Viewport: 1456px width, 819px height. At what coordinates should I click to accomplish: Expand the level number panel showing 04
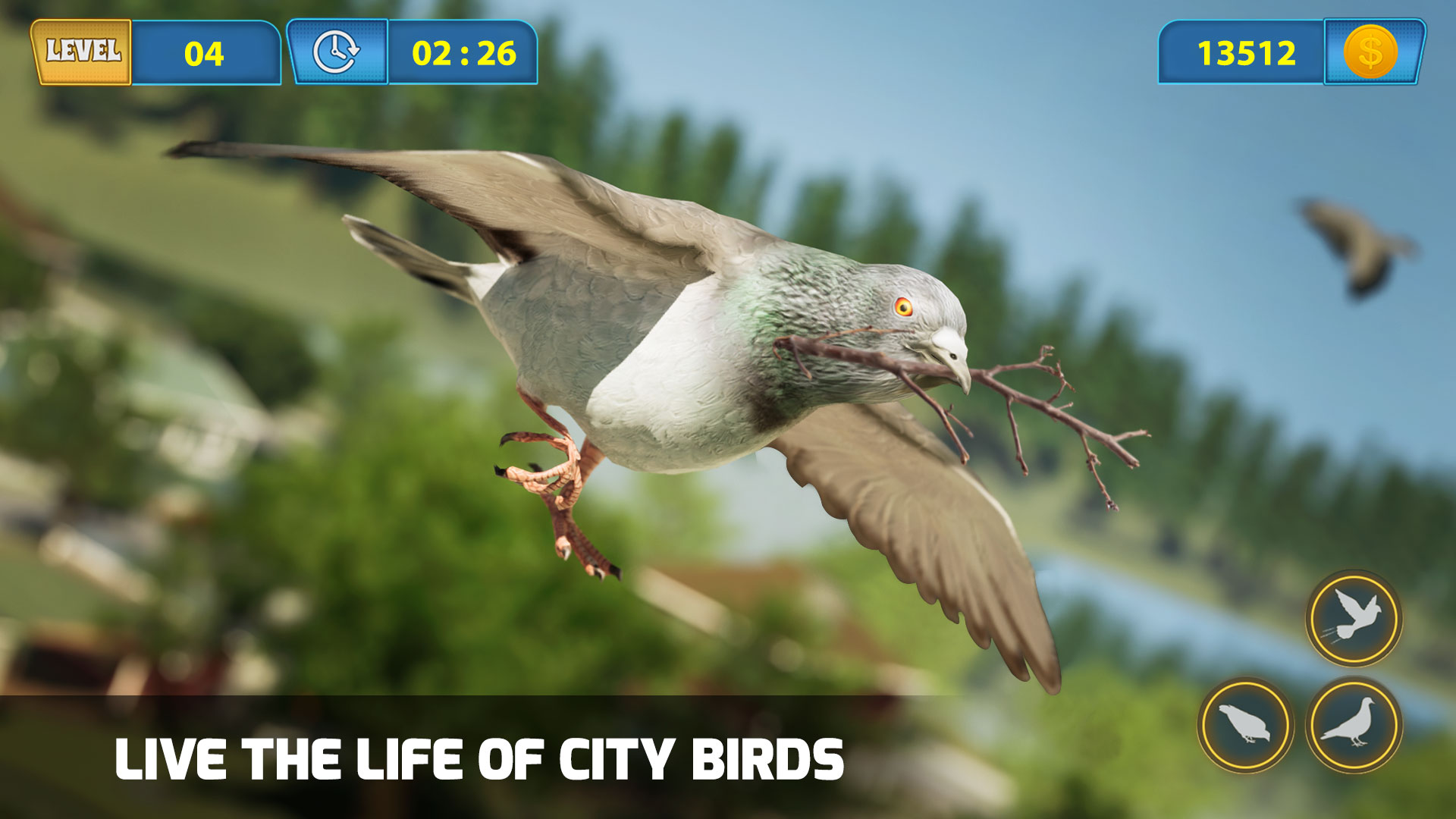click(203, 52)
